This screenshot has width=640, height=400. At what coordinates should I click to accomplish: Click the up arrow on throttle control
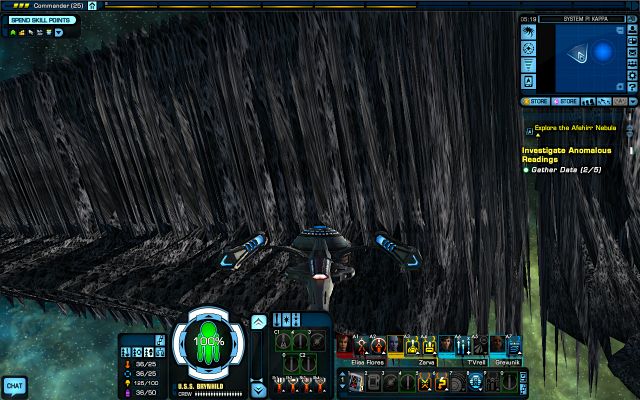pyautogui.click(x=258, y=321)
